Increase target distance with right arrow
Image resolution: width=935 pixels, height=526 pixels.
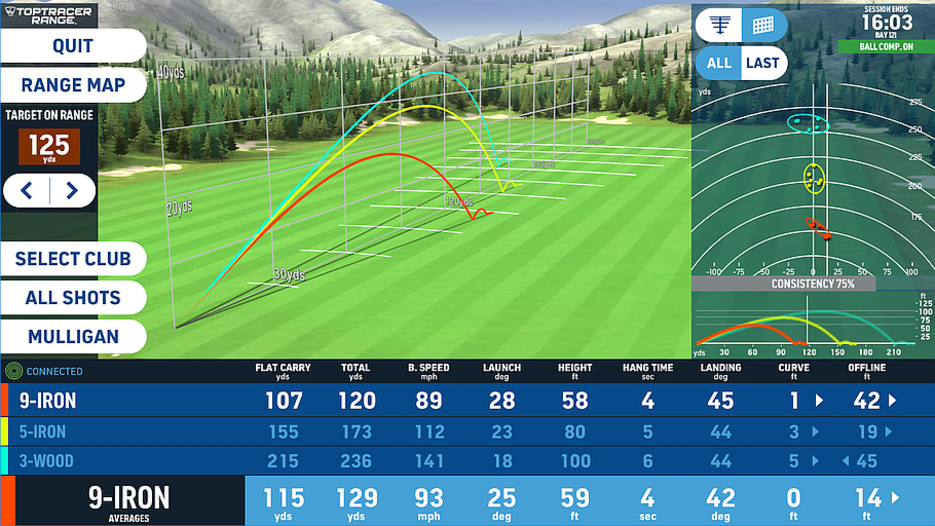(x=72, y=191)
